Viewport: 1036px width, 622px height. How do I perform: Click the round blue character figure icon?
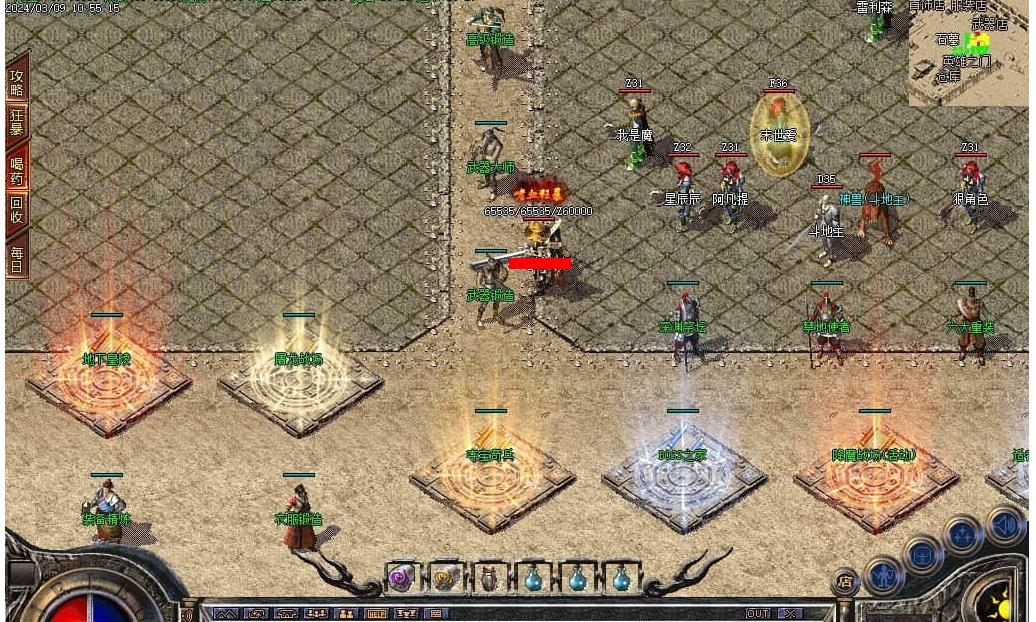(x=884, y=575)
